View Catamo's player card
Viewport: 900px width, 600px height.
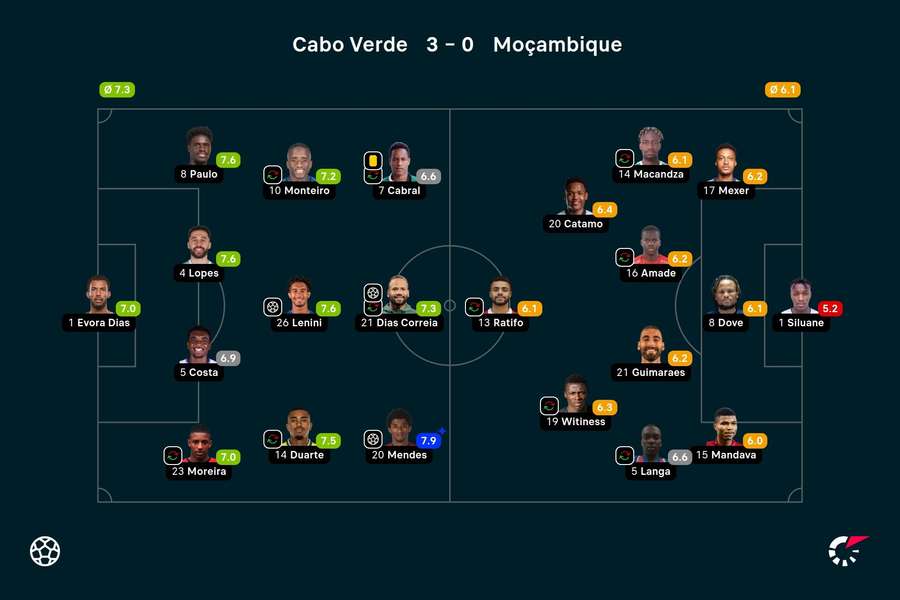pyautogui.click(x=576, y=198)
